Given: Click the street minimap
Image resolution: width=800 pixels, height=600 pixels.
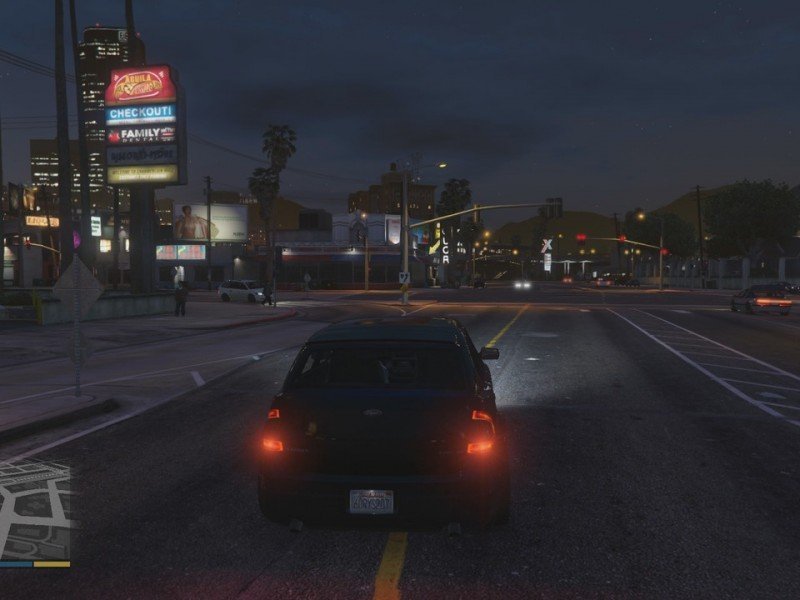Looking at the screenshot, I should (x=35, y=510).
